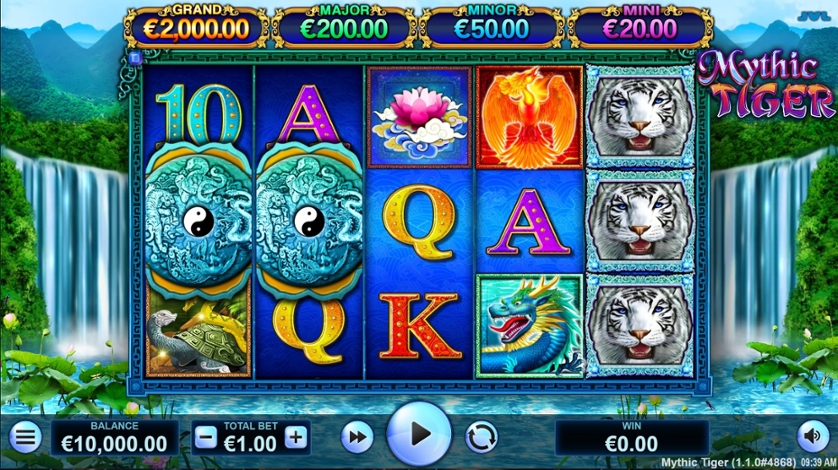Image resolution: width=838 pixels, height=470 pixels.
Task: Toggle the fast-forward turbo spin button
Action: click(356, 437)
